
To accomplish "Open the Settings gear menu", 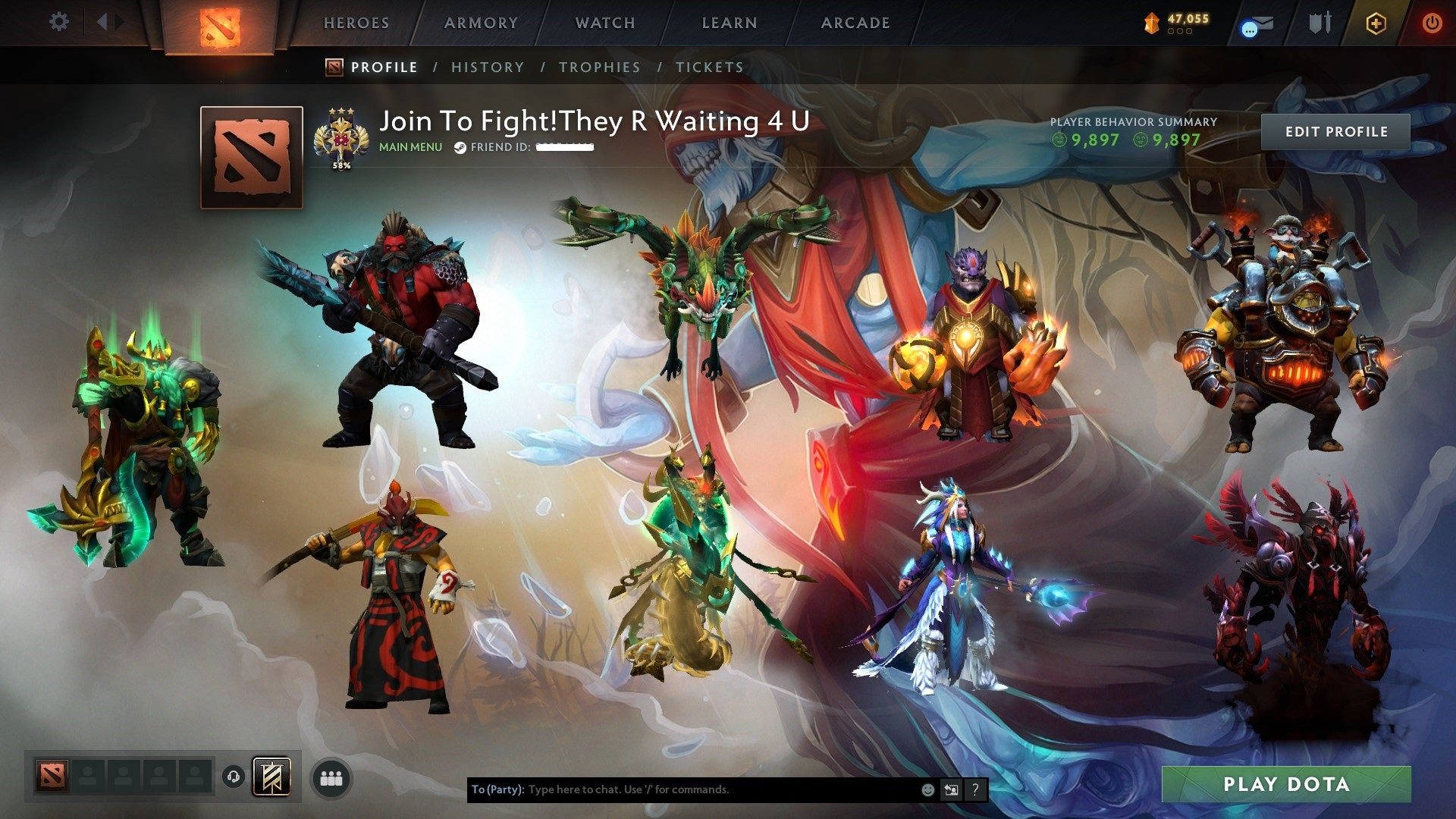I will click(x=57, y=22).
